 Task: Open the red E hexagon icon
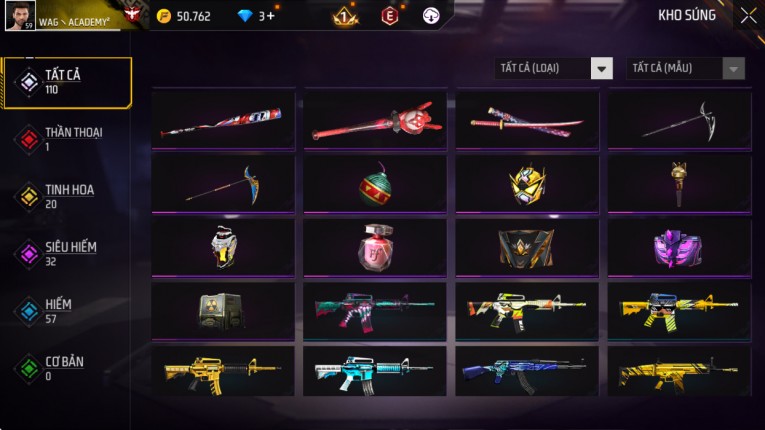click(x=390, y=16)
